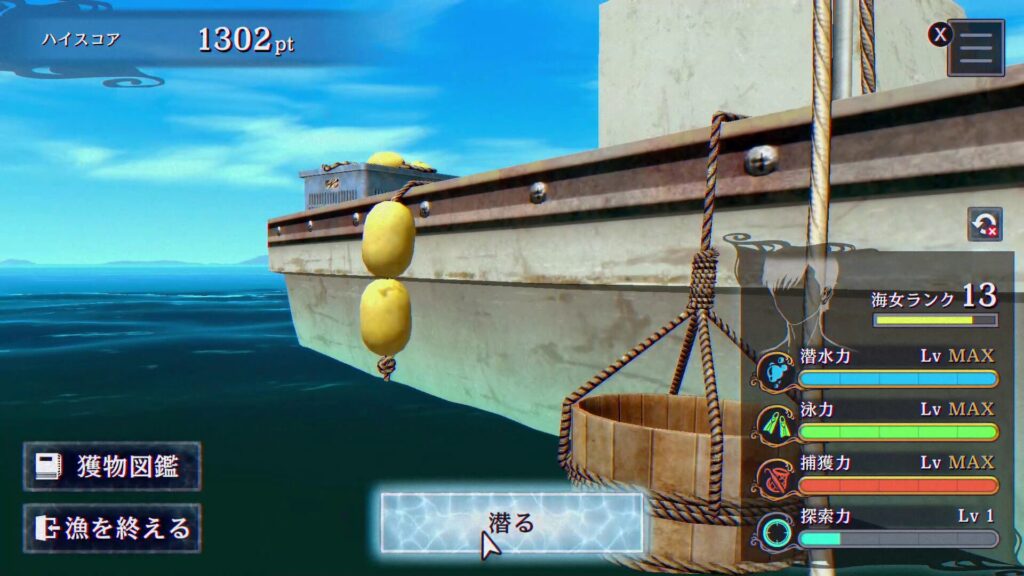Open the hamburger menu in the corner

click(976, 47)
